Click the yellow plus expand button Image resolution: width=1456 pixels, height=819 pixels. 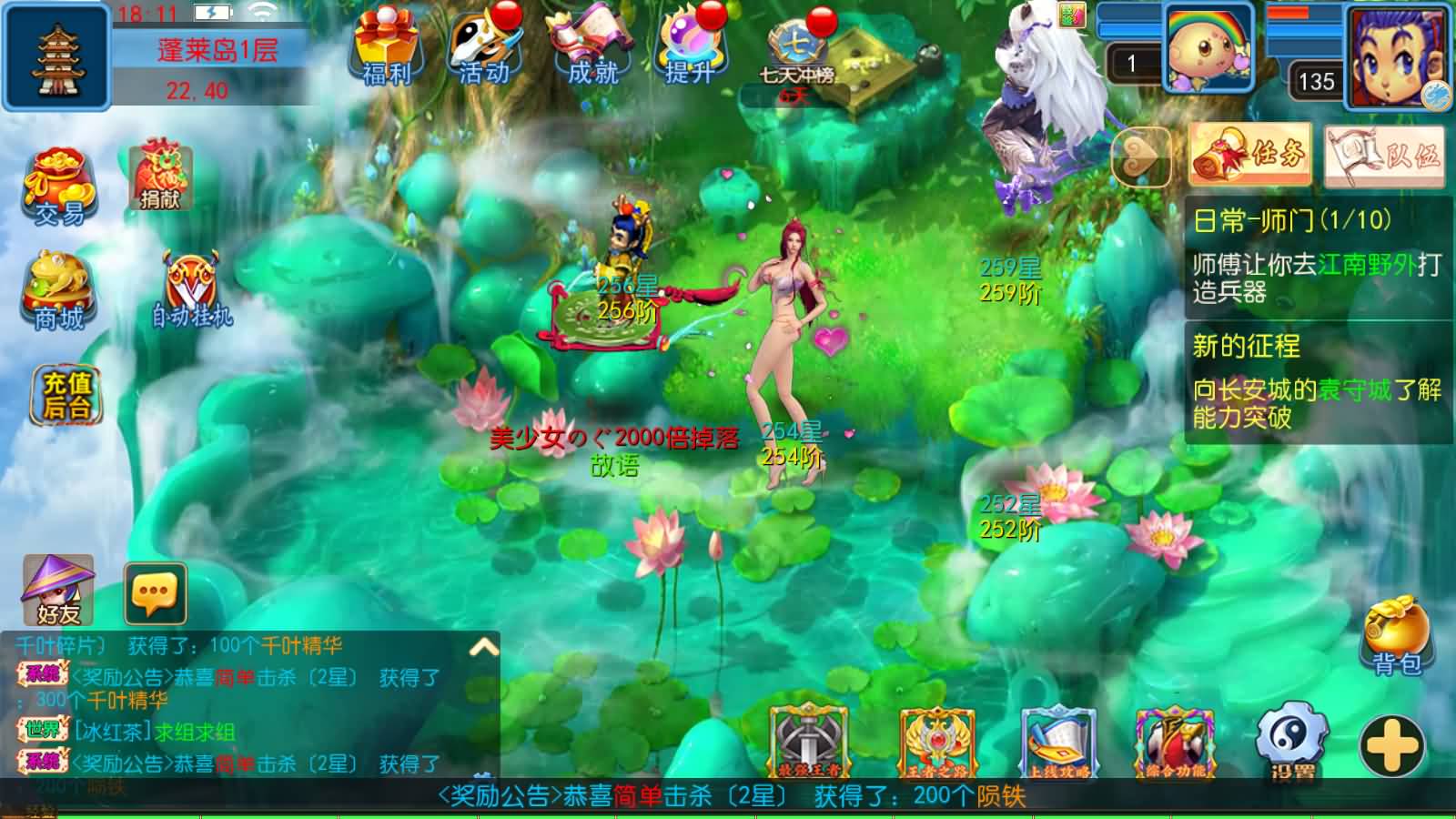(1392, 746)
